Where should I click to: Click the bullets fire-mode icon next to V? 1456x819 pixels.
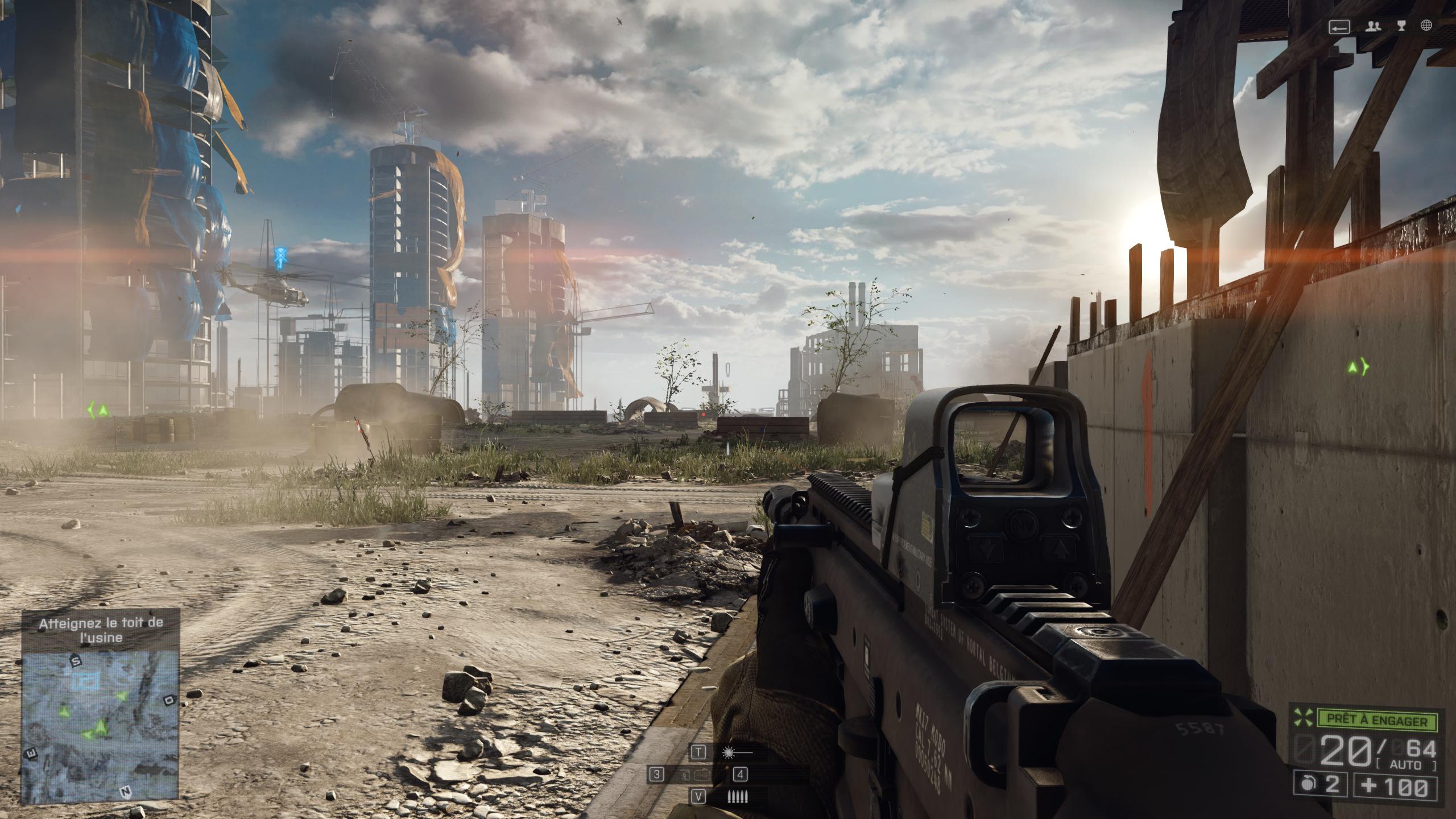[x=738, y=797]
